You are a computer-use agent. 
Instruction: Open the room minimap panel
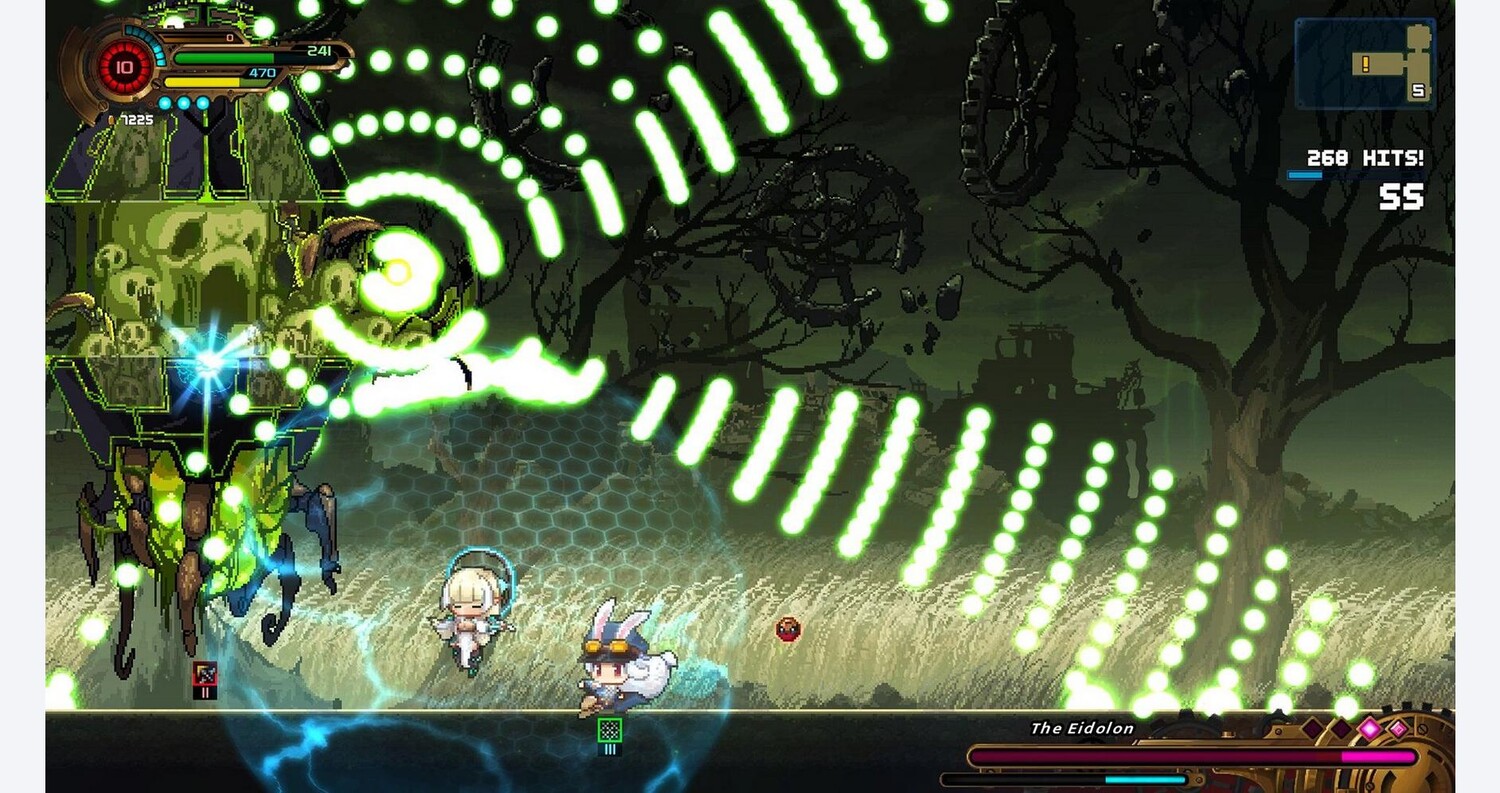(1365, 63)
